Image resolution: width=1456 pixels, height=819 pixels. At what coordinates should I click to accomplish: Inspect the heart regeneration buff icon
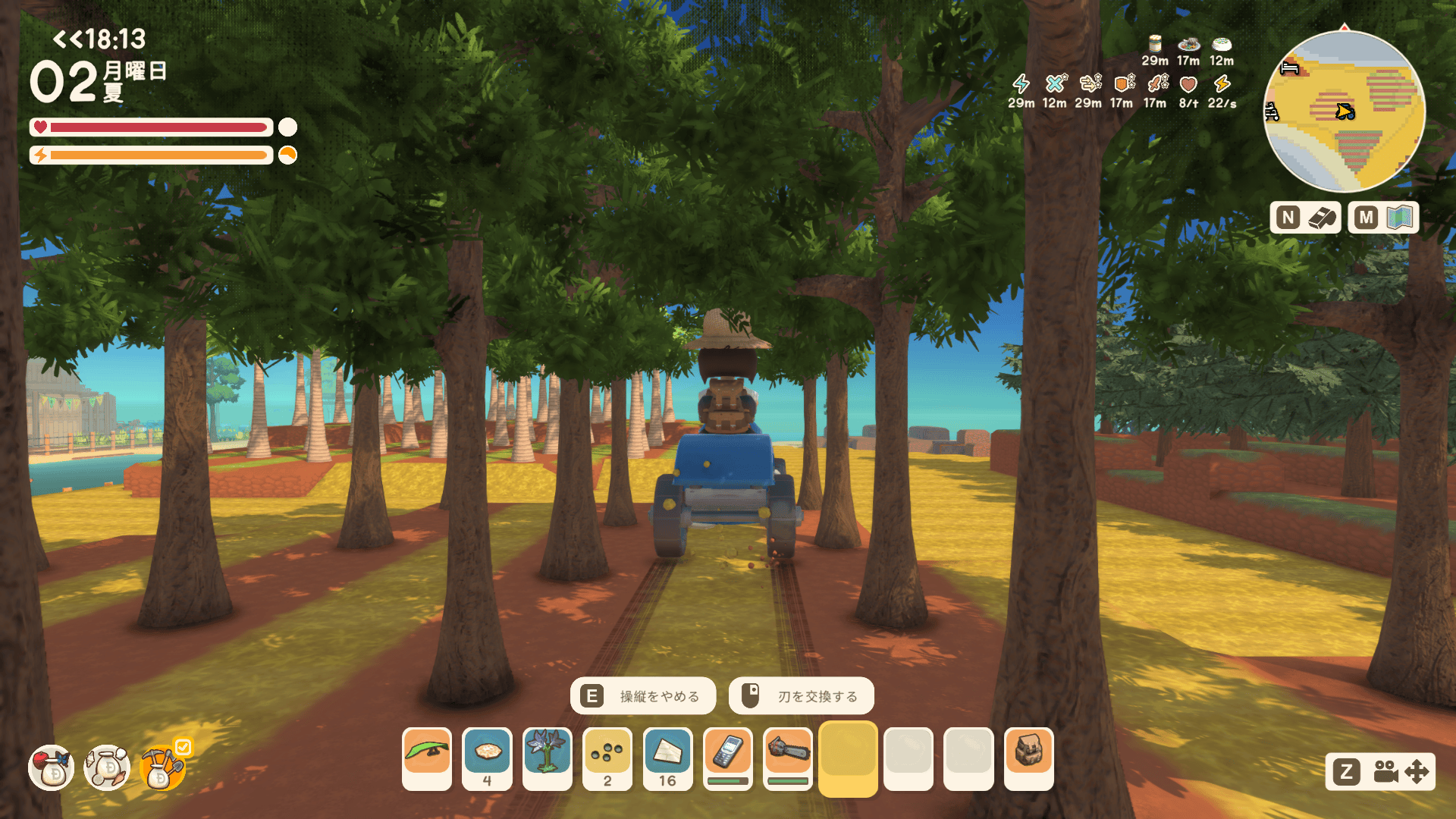click(1188, 83)
